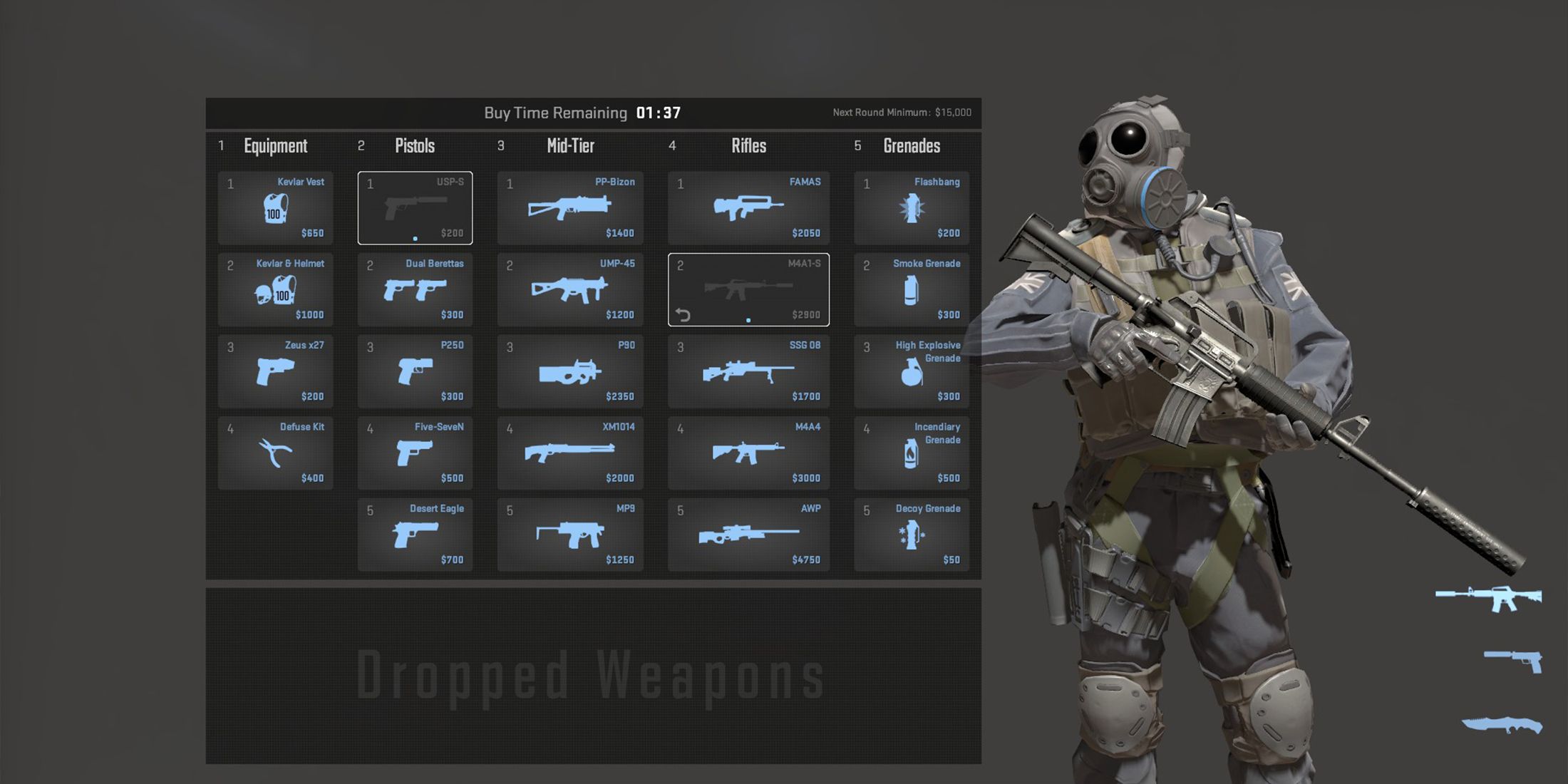Buy a Flashbang grenade

[912, 208]
